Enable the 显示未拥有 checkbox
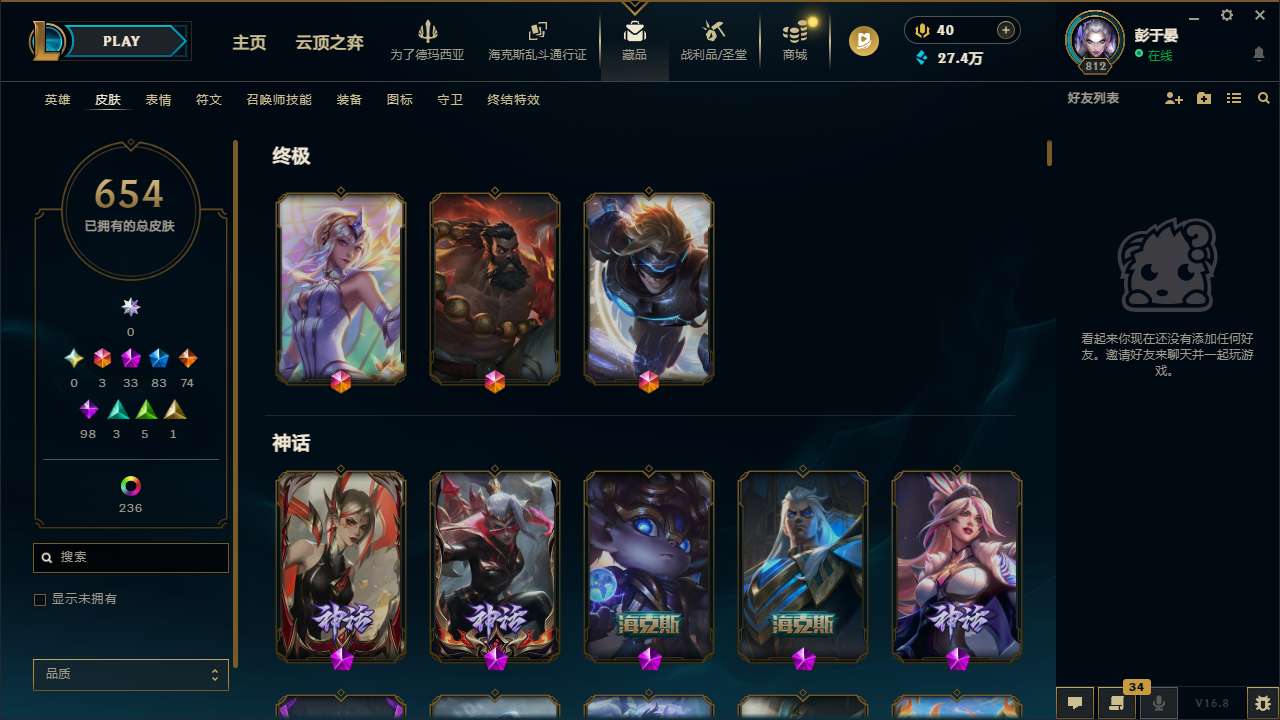1280x720 pixels. pyautogui.click(x=40, y=599)
